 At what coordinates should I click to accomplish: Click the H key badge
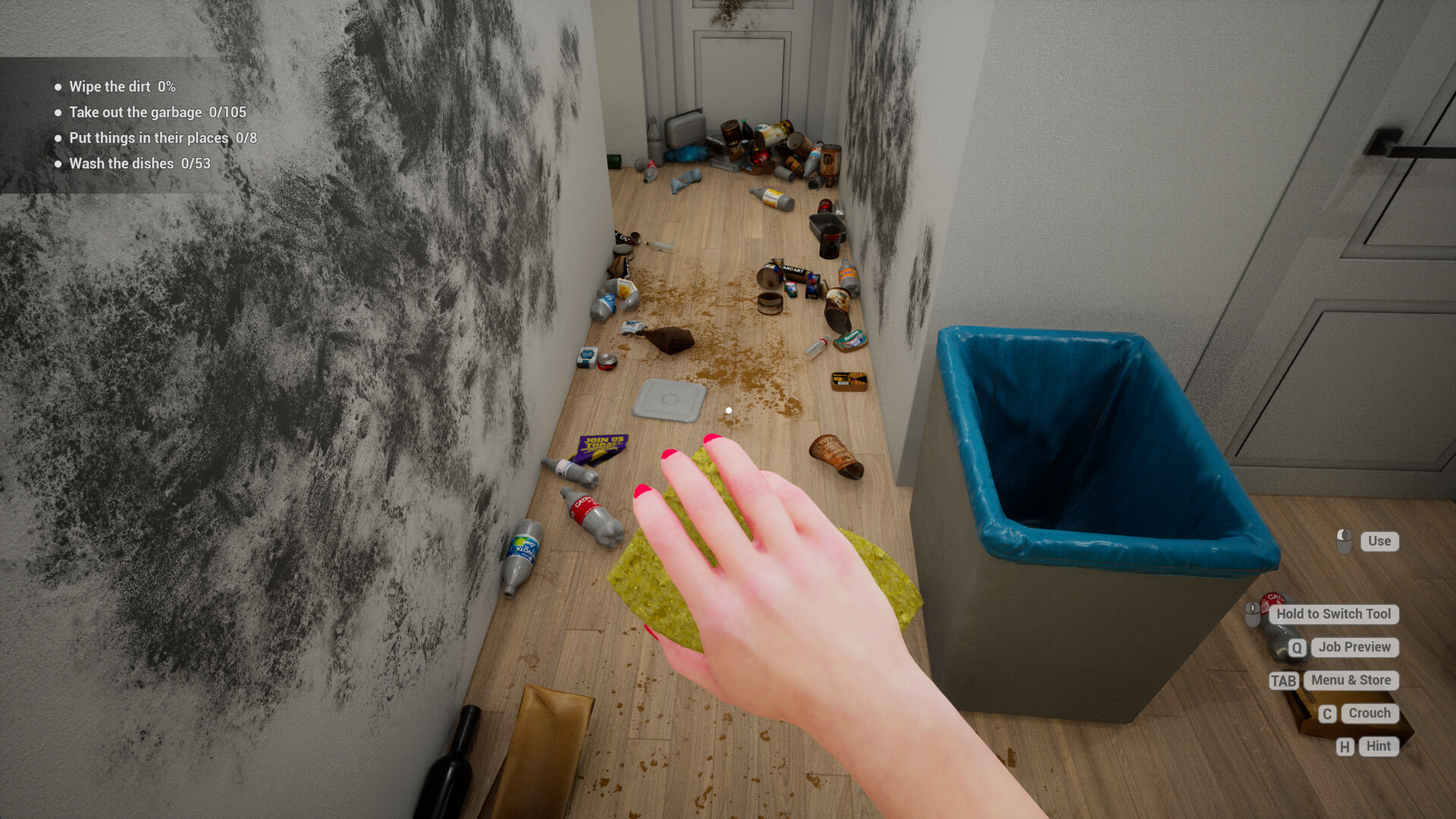tap(1345, 746)
